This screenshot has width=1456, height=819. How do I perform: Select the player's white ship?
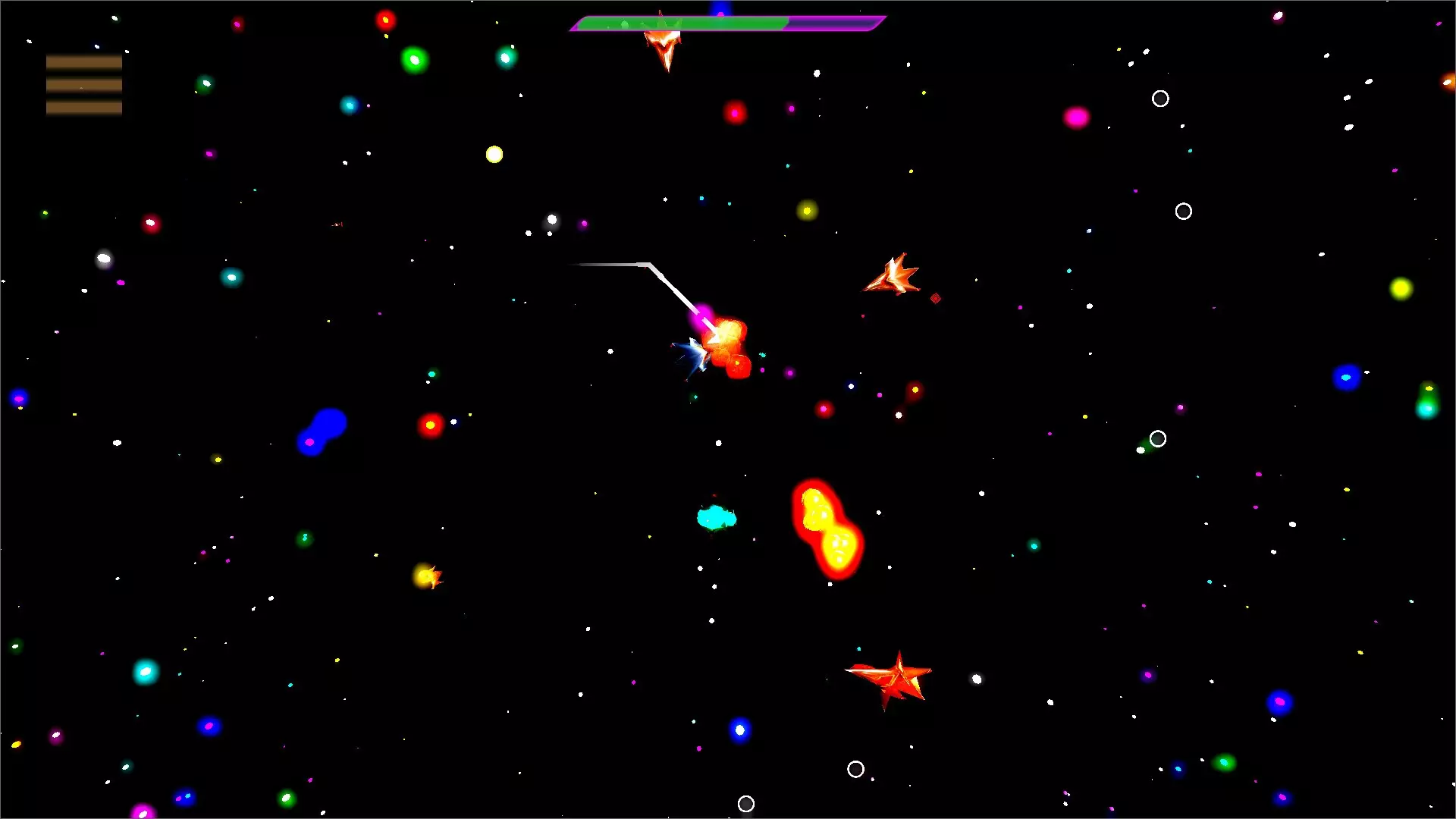pyautogui.click(x=696, y=355)
